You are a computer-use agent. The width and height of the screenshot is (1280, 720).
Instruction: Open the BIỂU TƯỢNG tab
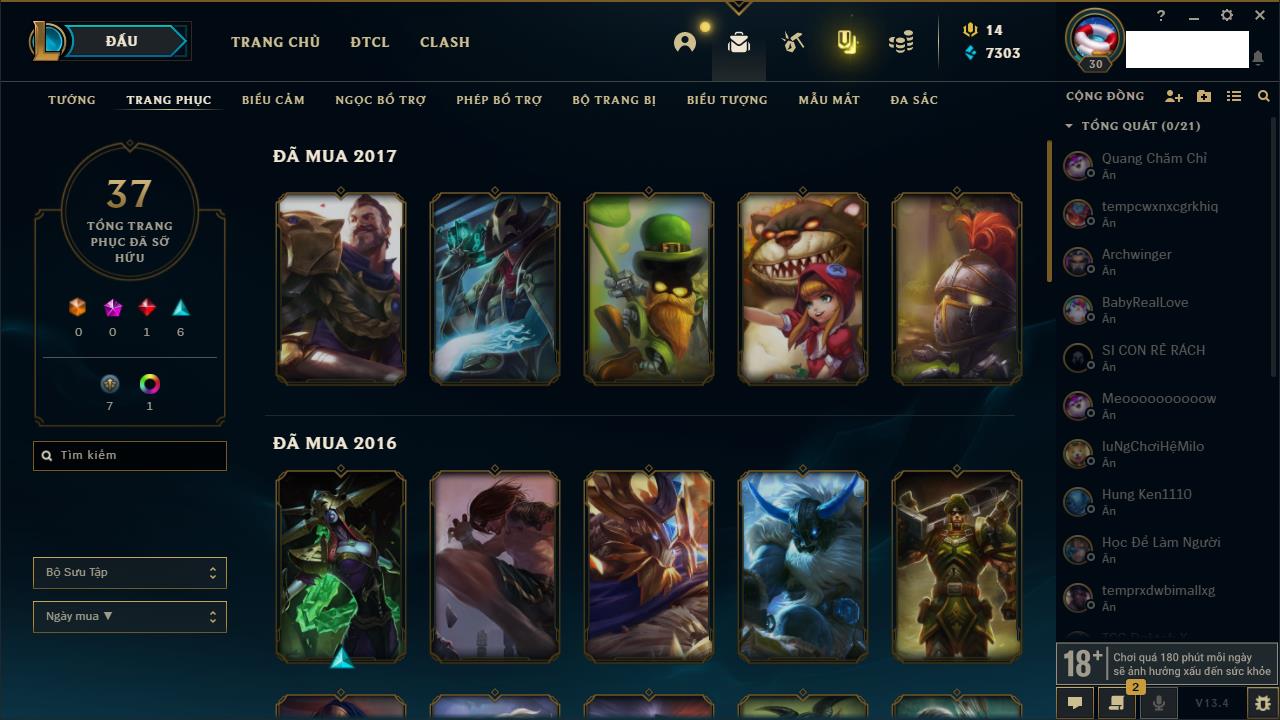(x=727, y=100)
